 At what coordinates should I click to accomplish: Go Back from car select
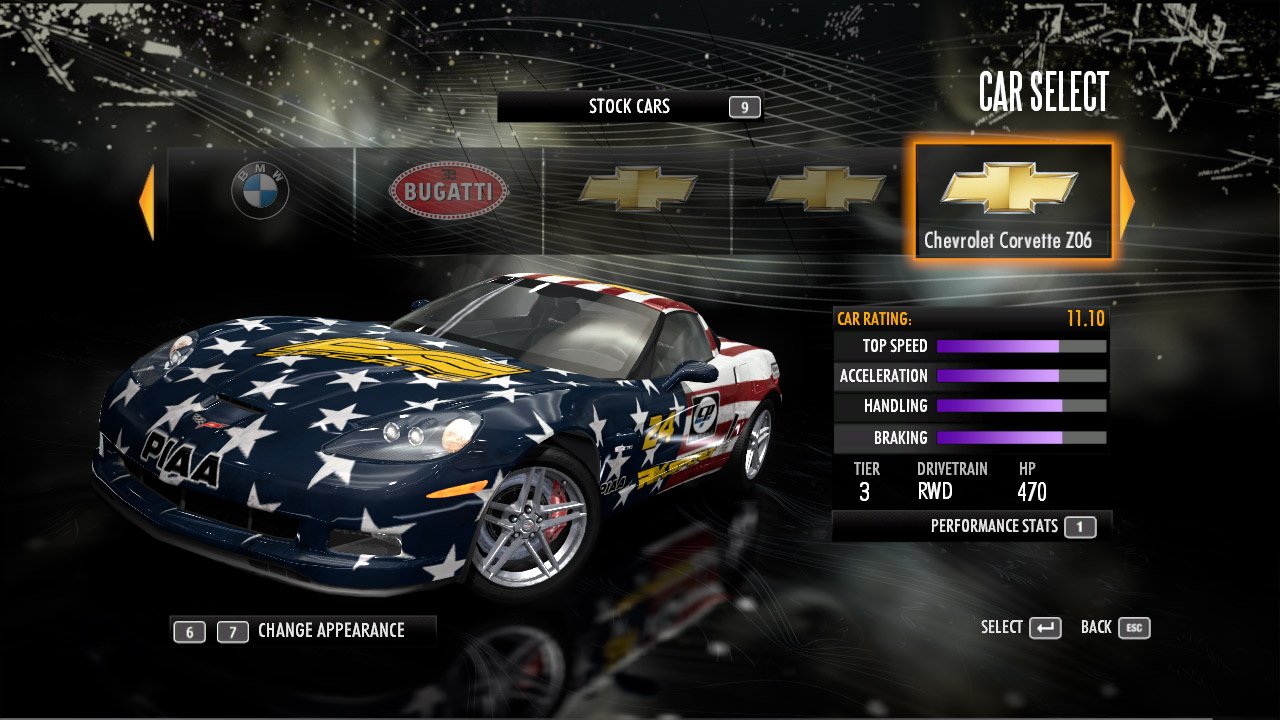tap(1115, 628)
